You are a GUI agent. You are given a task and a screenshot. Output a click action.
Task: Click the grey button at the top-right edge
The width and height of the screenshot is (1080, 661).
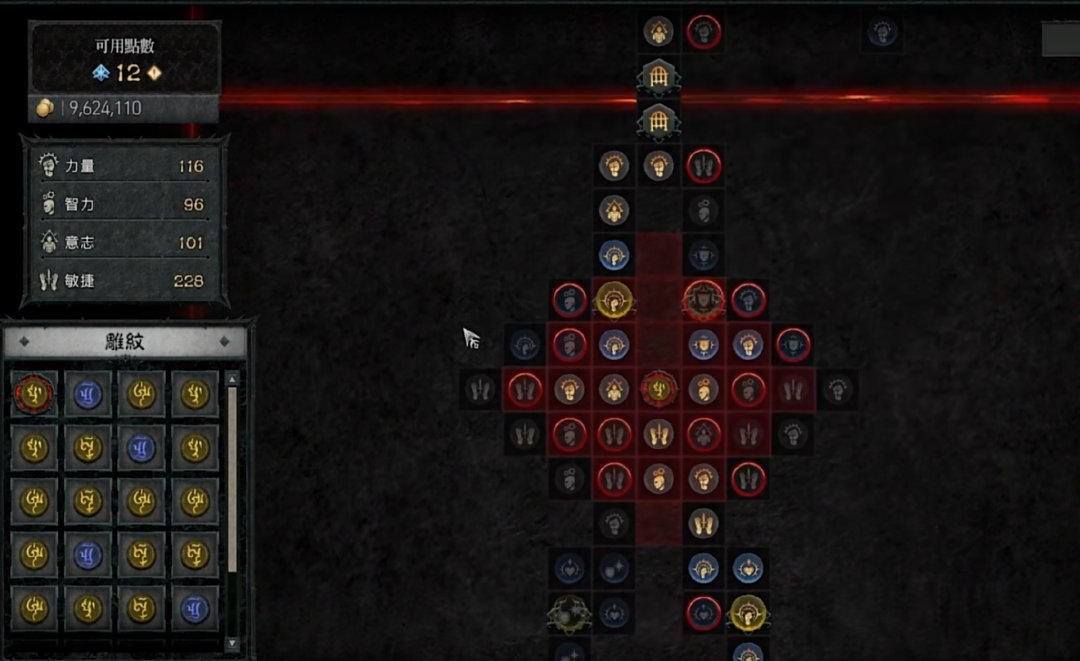1060,39
